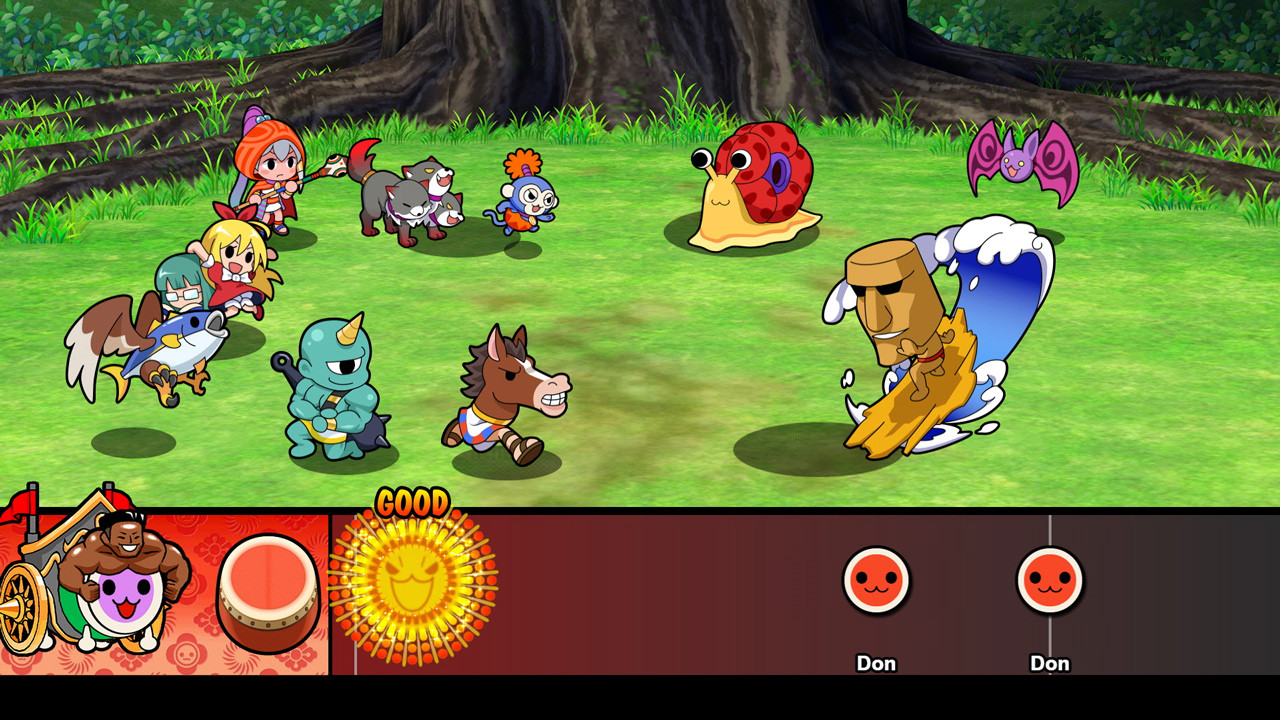The image size is (1280, 720).
Task: Click the GOOD judgment text
Action: pyautogui.click(x=415, y=502)
